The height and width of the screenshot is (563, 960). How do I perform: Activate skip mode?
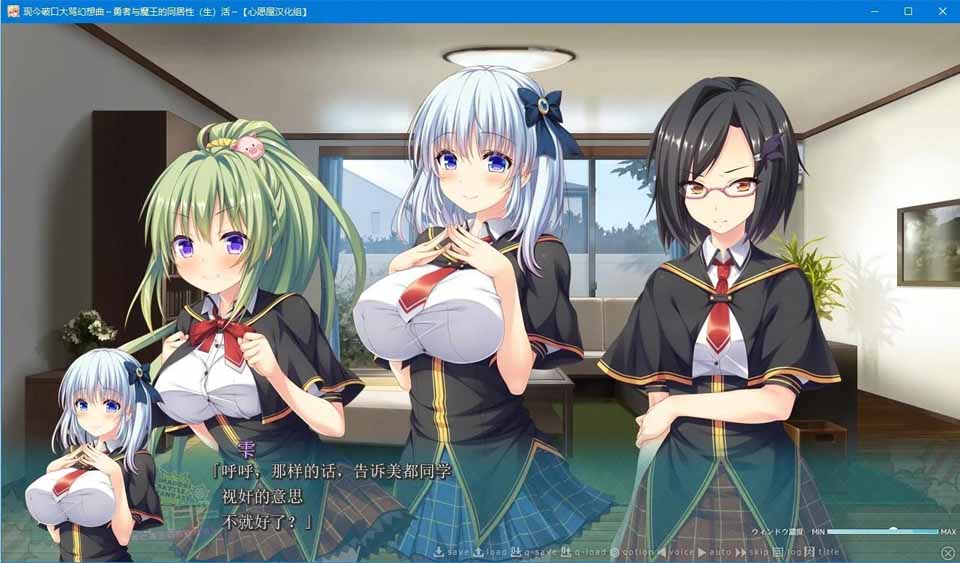pos(756,552)
